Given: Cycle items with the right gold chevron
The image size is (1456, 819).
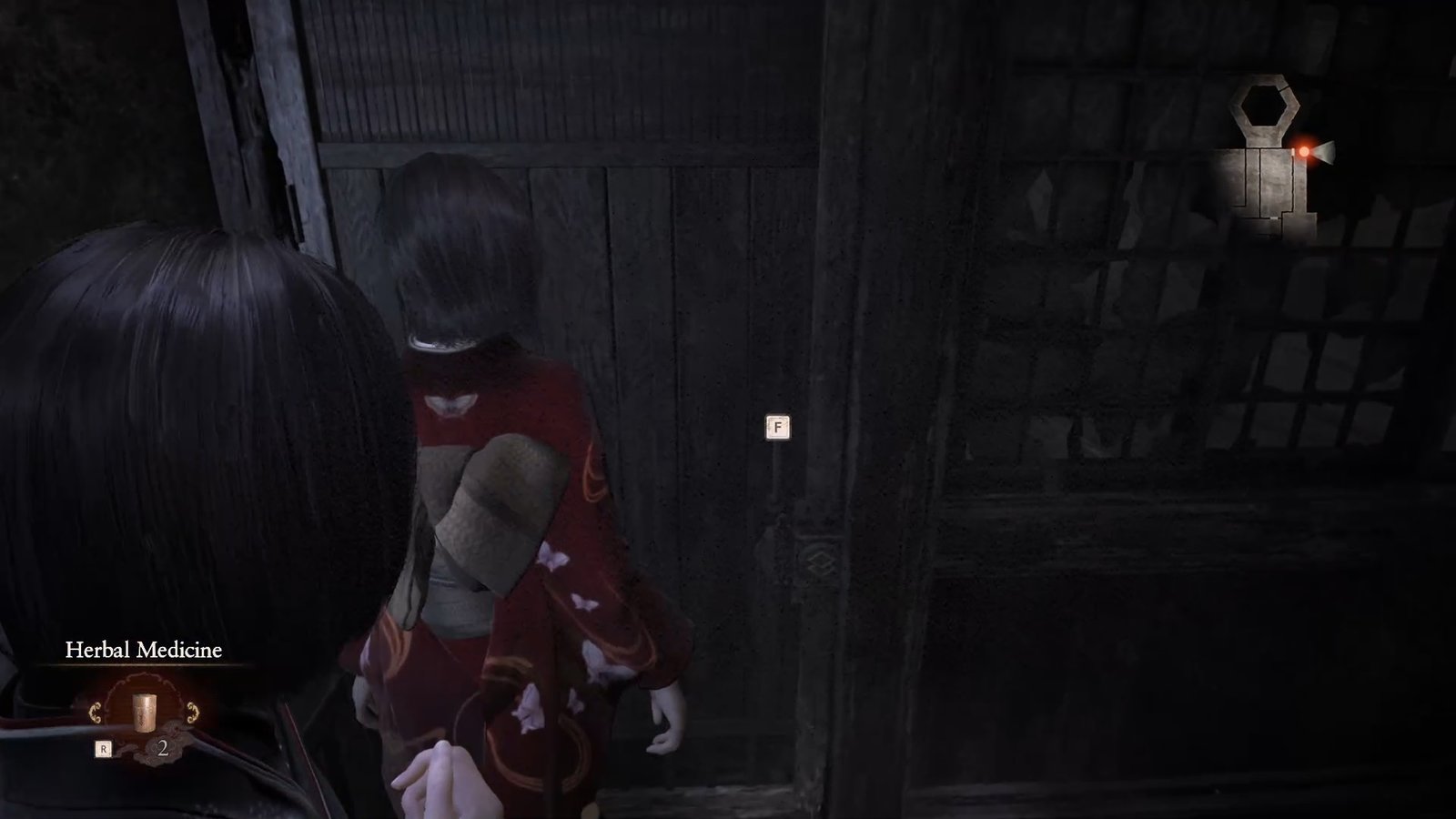Looking at the screenshot, I should [193, 713].
